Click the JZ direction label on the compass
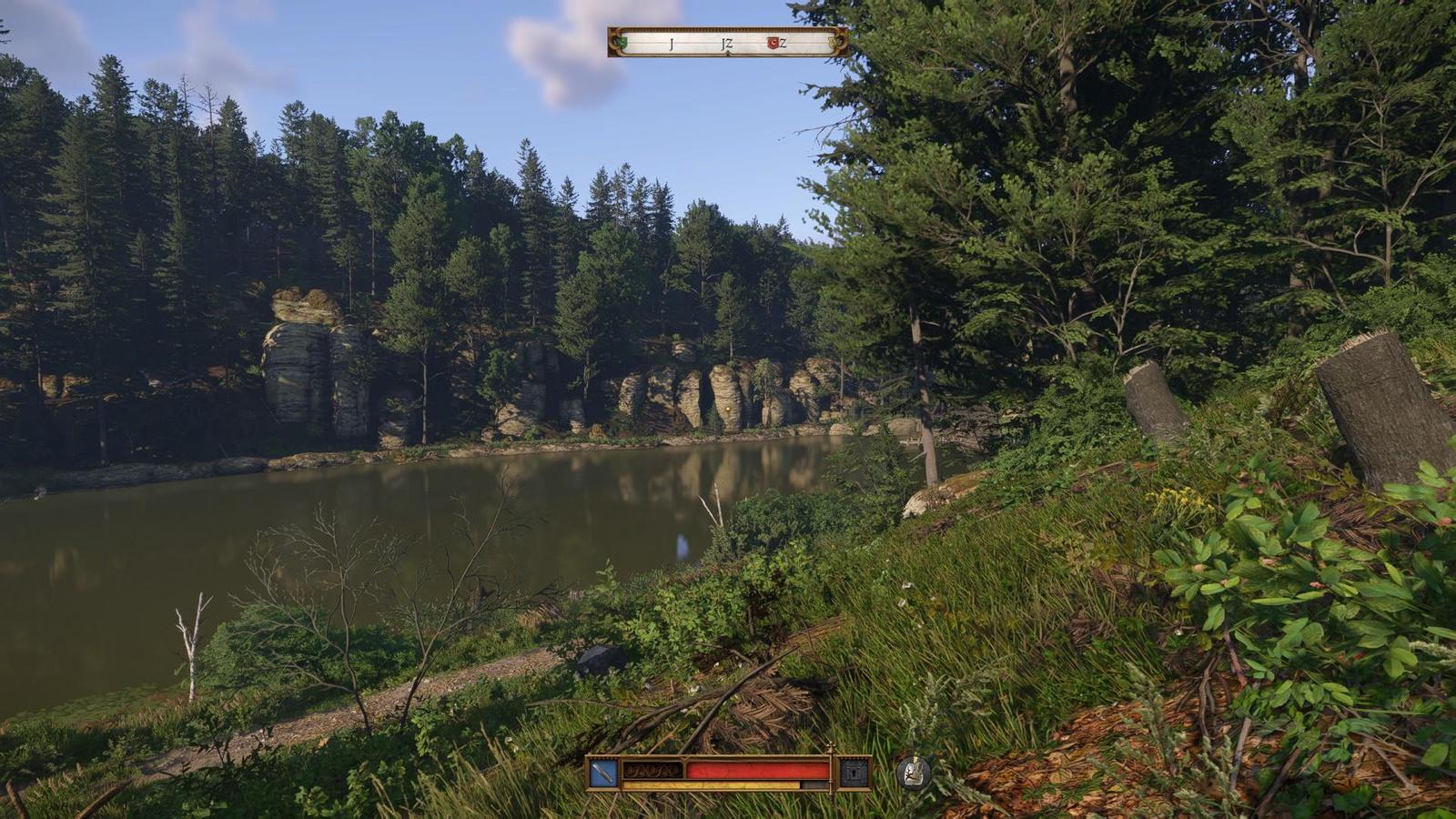Screen dimensions: 1456x819 tap(728, 44)
